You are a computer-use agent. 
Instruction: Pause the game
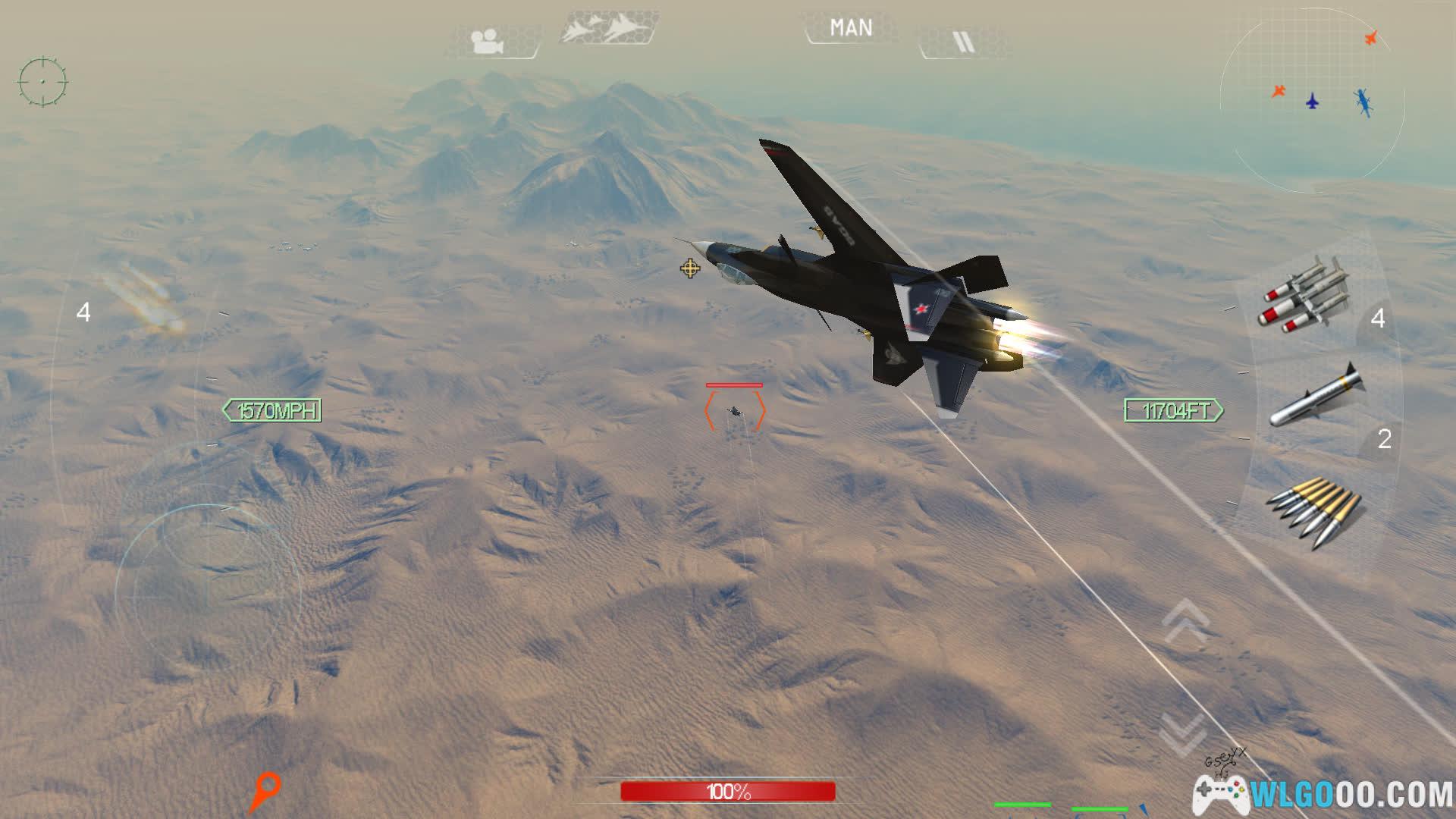(963, 42)
